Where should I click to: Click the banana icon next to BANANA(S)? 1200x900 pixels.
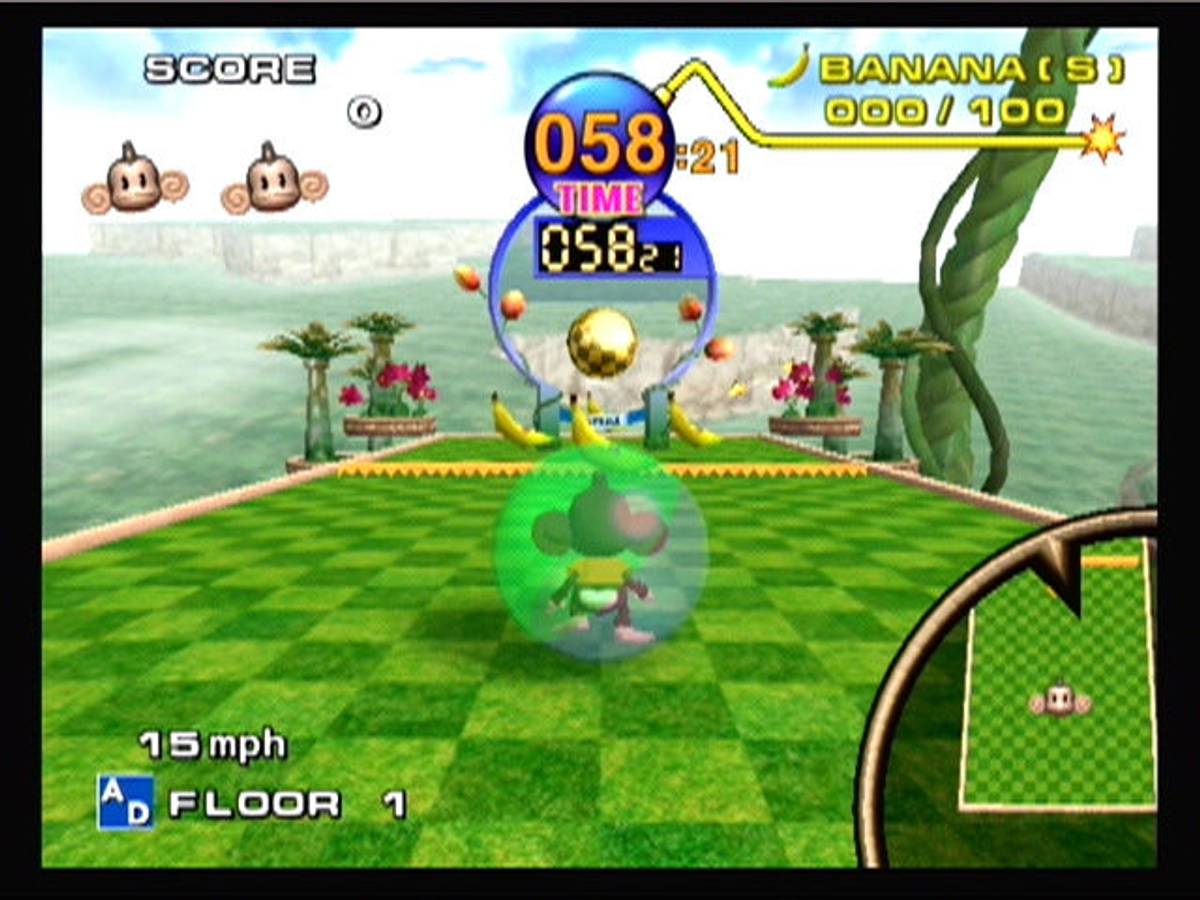tap(790, 67)
